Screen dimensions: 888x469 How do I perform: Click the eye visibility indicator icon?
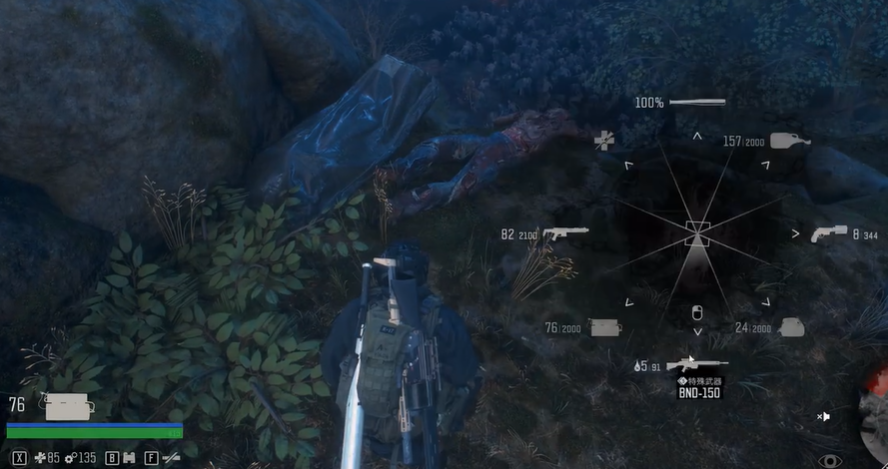[x=829, y=461]
